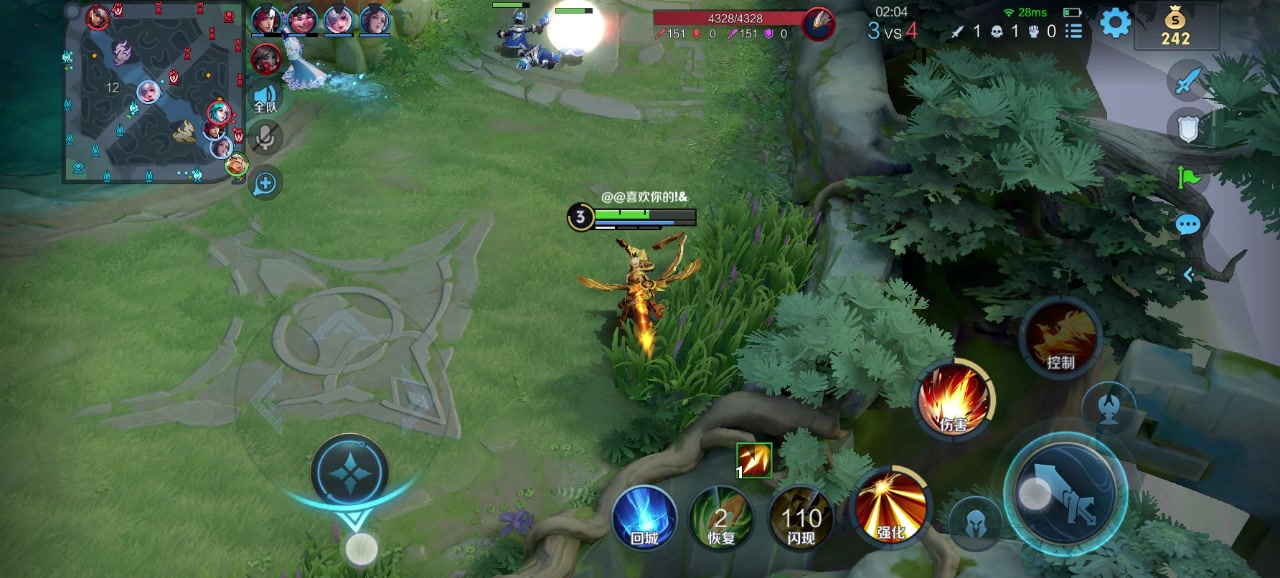Use the 闪现 flash spell

(x=801, y=518)
